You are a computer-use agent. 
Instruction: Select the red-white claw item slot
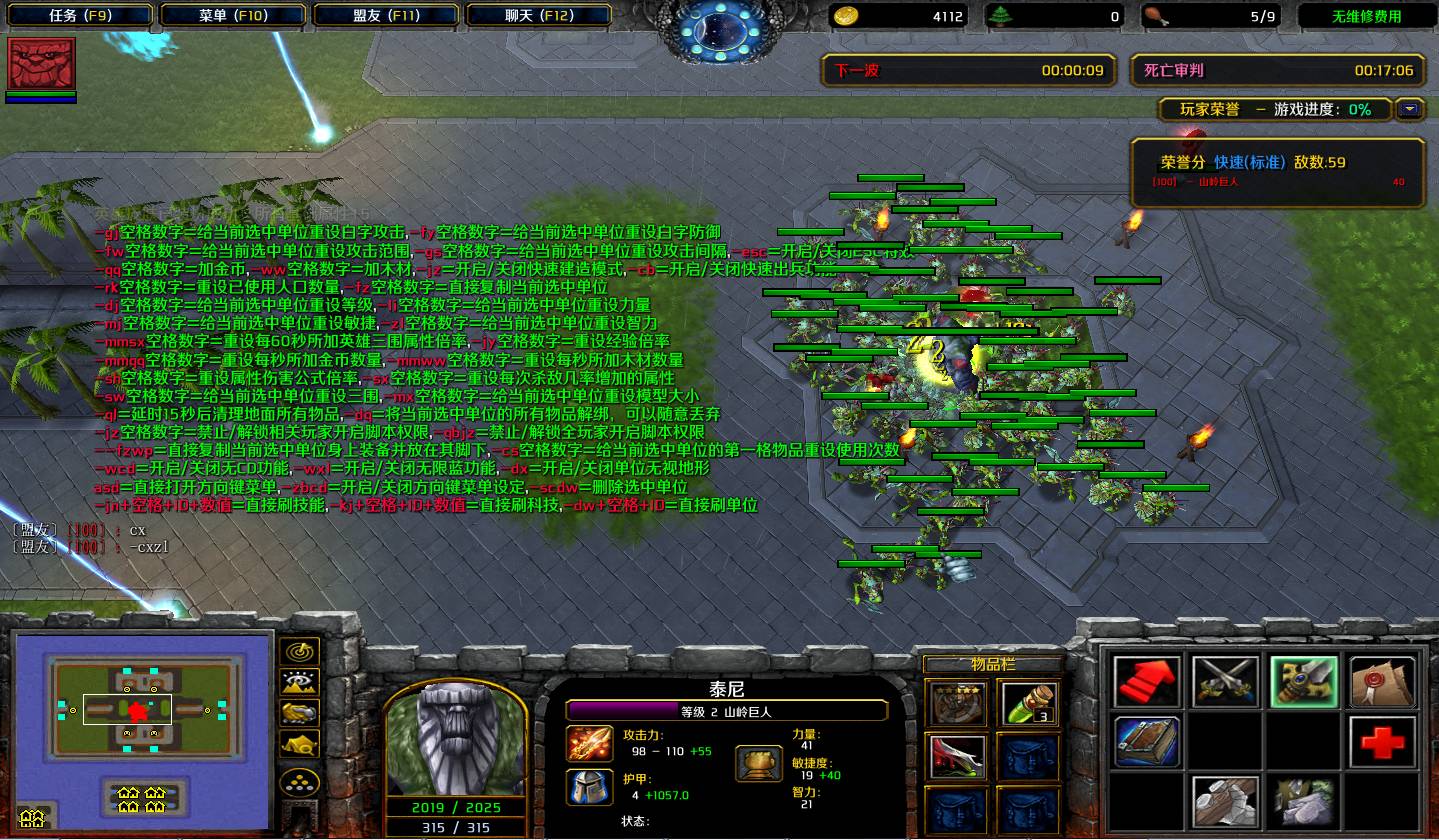(957, 757)
